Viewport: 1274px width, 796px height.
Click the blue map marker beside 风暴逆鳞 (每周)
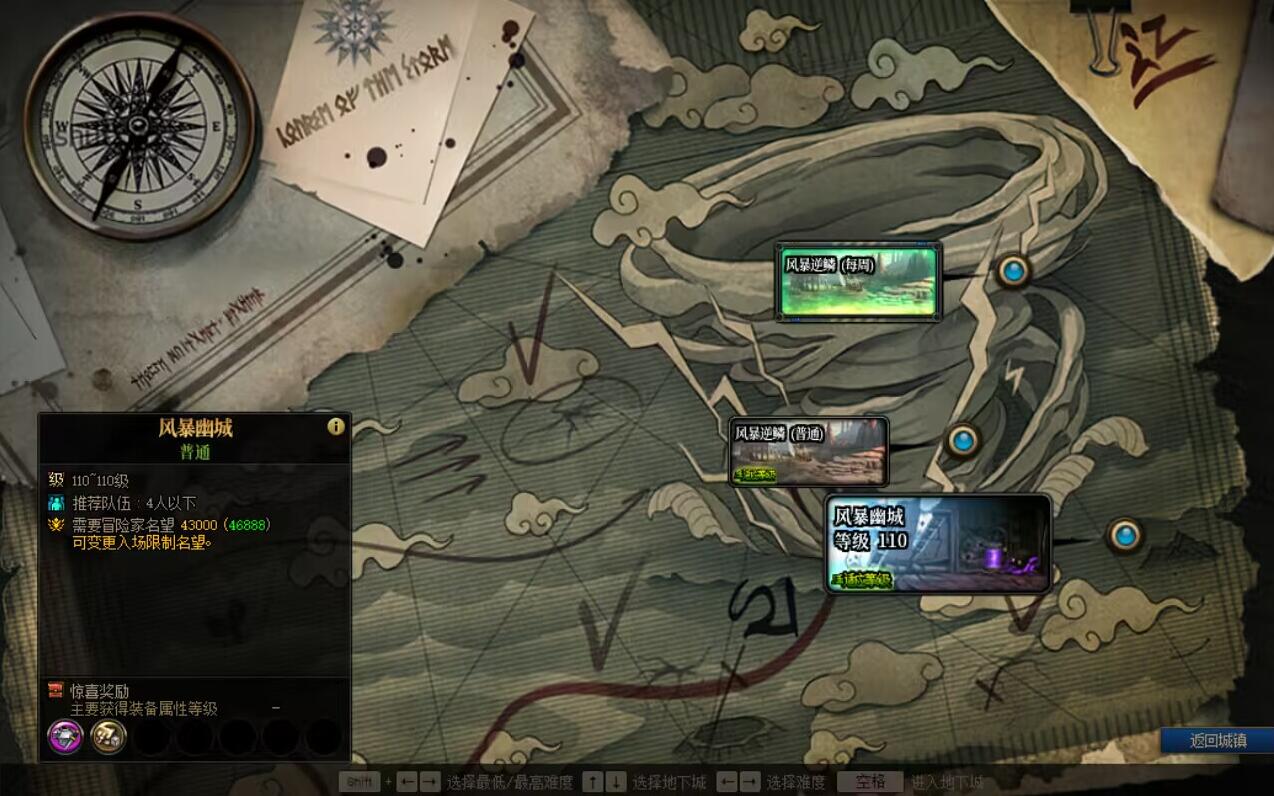click(x=1013, y=270)
